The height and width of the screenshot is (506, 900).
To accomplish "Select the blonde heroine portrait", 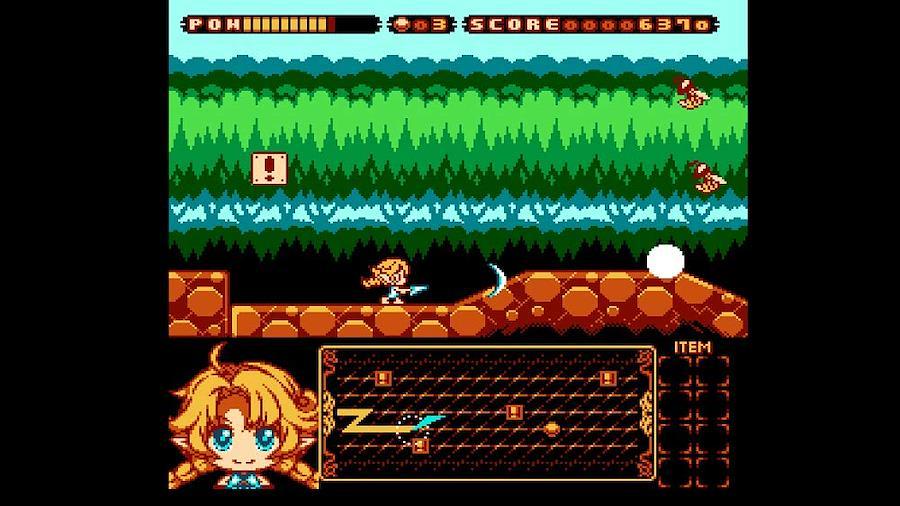I will click(241, 421).
